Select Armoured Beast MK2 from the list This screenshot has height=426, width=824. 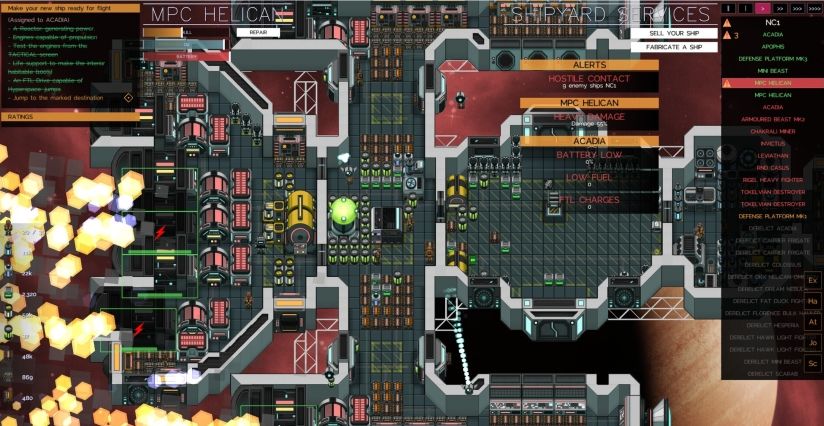pos(772,119)
